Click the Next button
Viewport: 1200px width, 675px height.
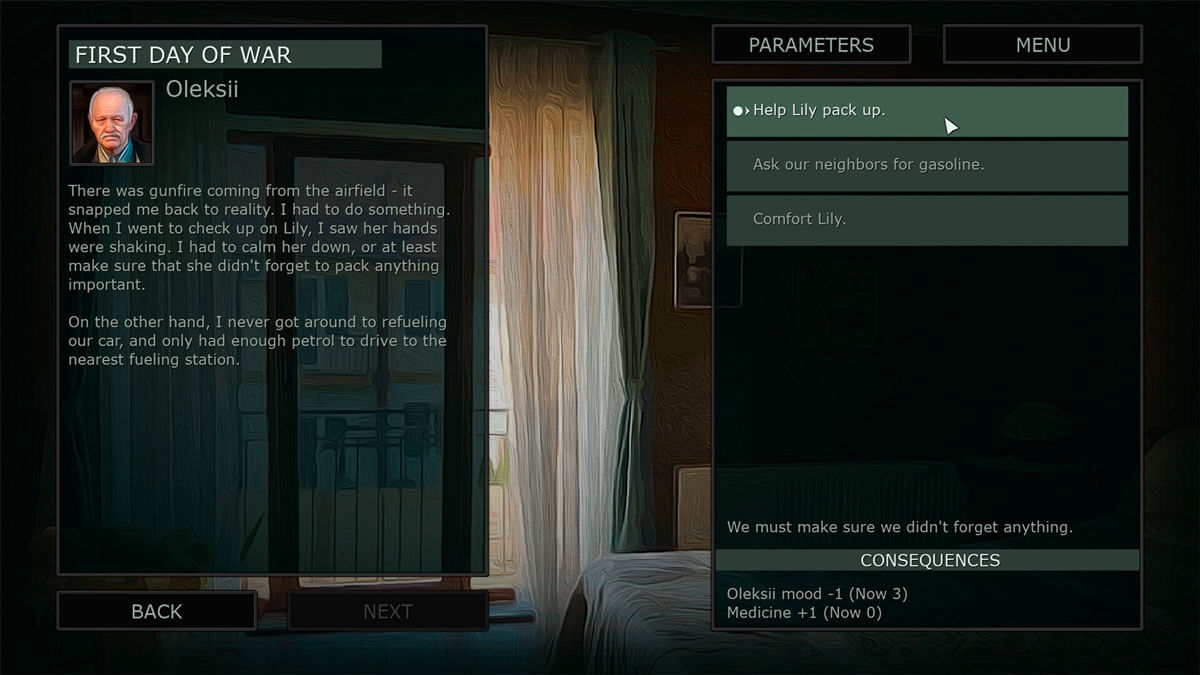(x=388, y=611)
